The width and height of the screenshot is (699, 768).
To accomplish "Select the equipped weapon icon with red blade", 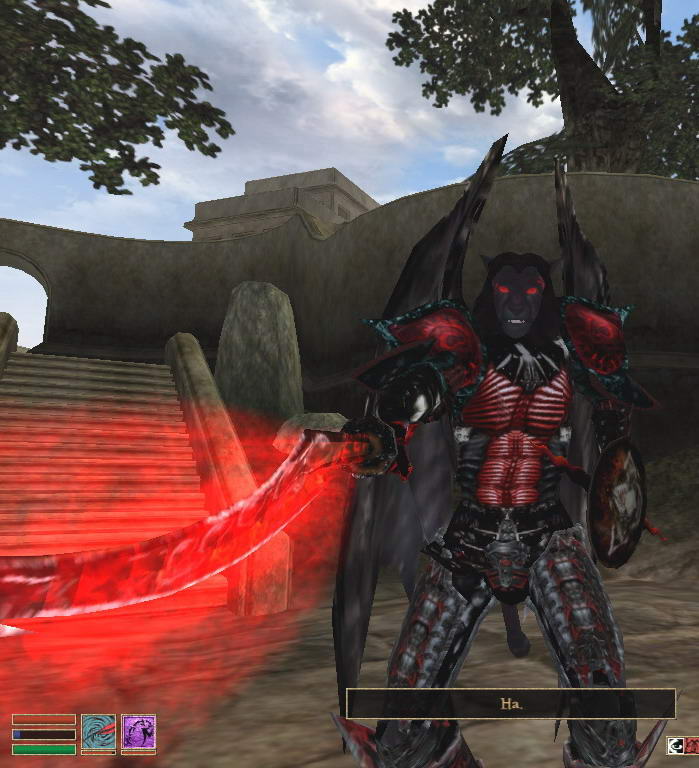I will pos(98,731).
